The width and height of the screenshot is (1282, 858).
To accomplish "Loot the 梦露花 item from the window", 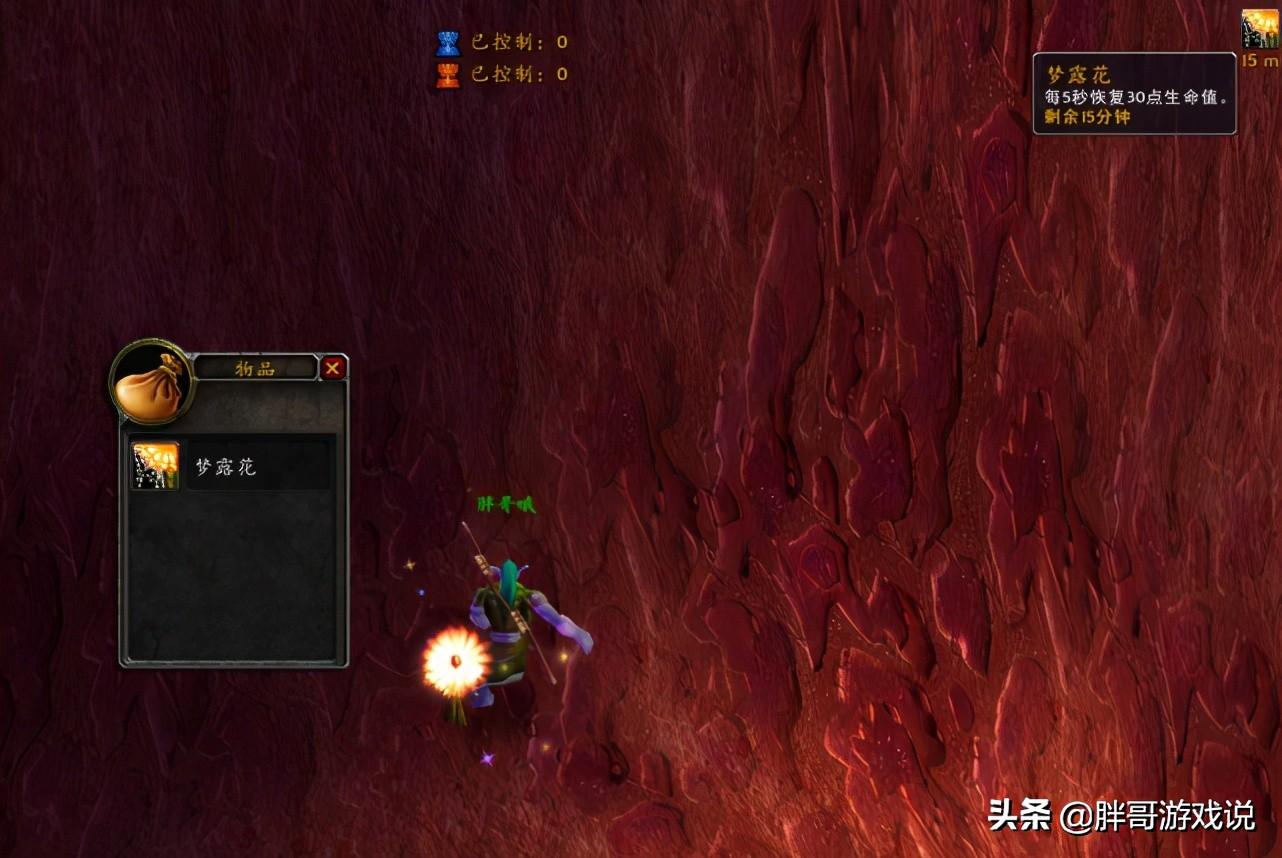I will (x=156, y=466).
